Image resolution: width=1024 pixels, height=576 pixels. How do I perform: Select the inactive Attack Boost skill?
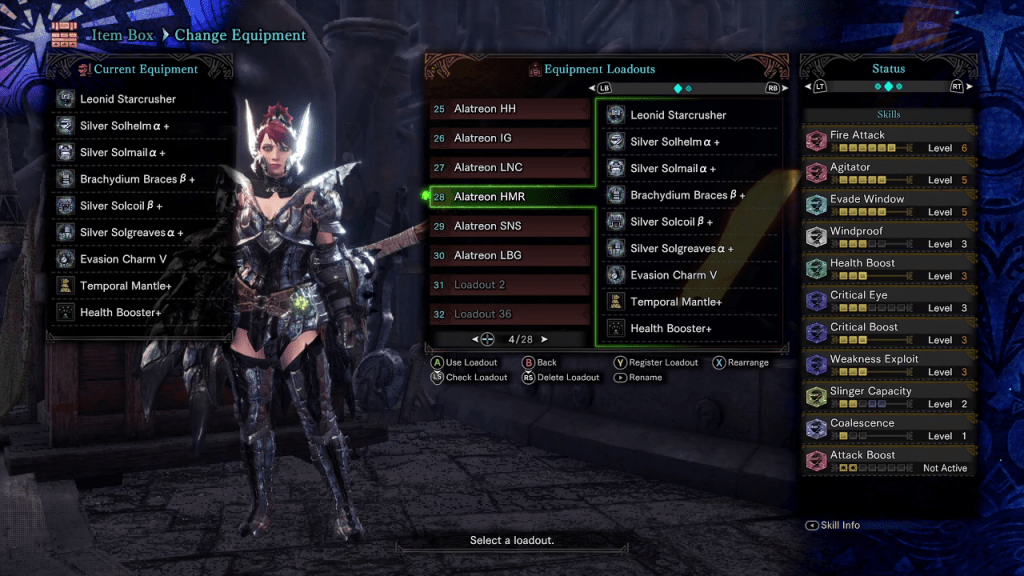888,461
